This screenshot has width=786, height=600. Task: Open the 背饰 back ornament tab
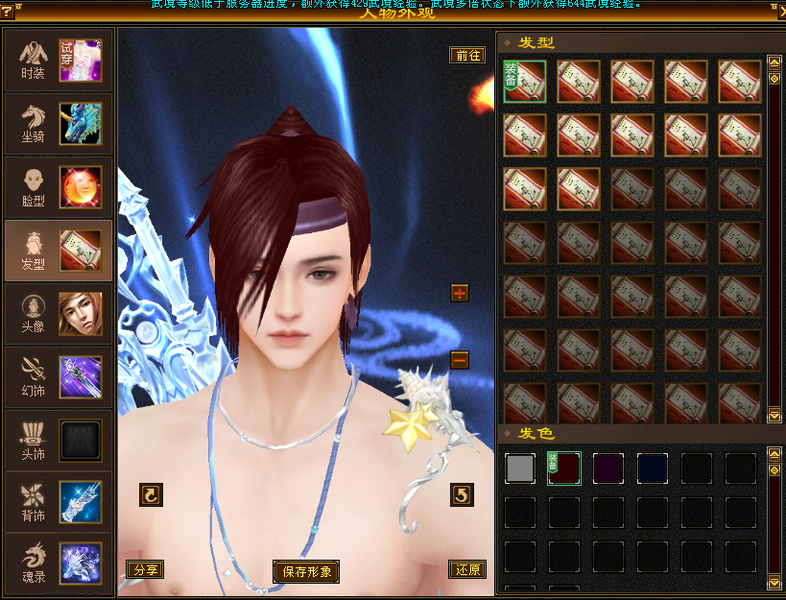(x=57, y=501)
